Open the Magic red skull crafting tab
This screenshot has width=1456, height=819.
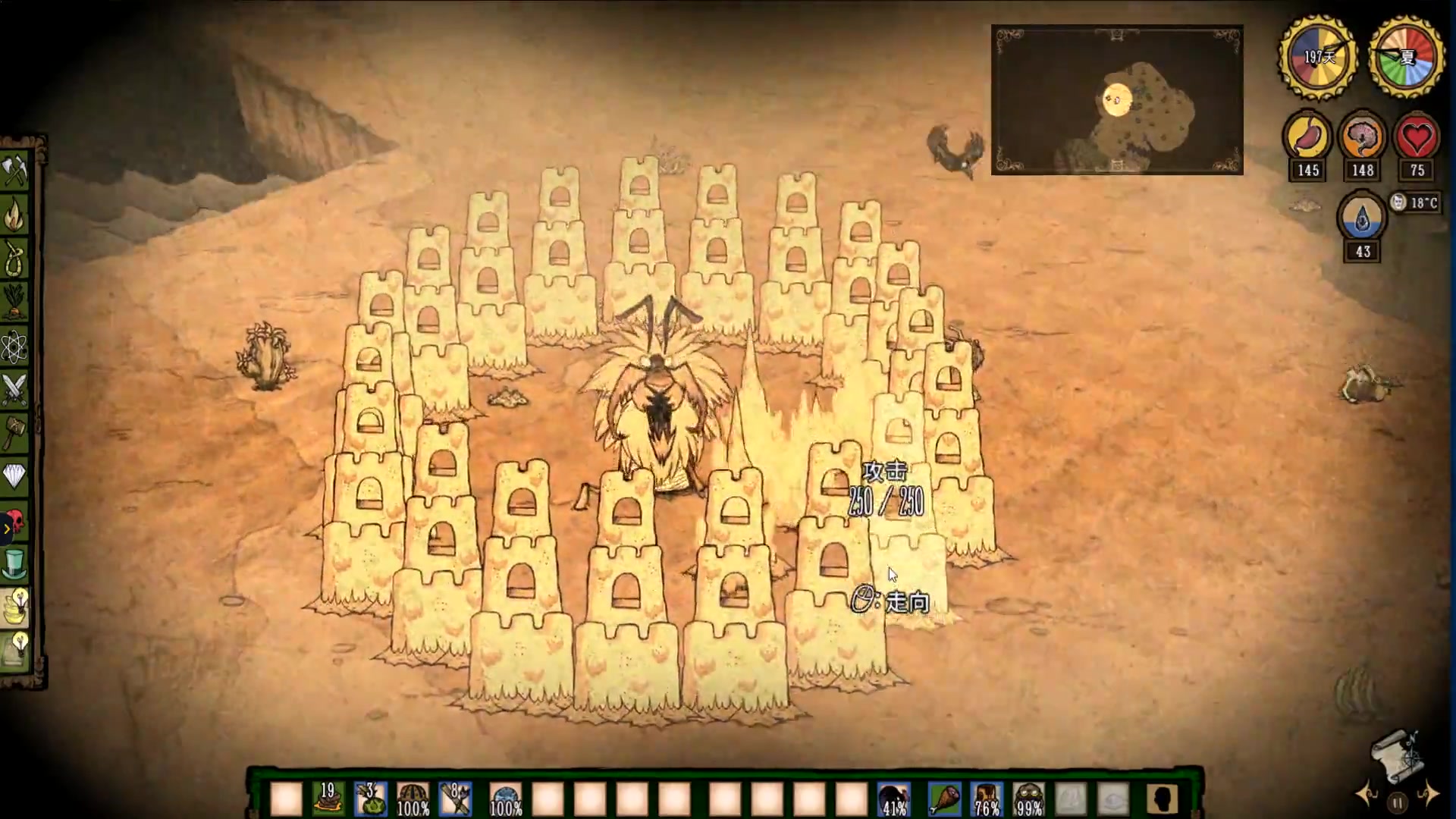coord(15,522)
